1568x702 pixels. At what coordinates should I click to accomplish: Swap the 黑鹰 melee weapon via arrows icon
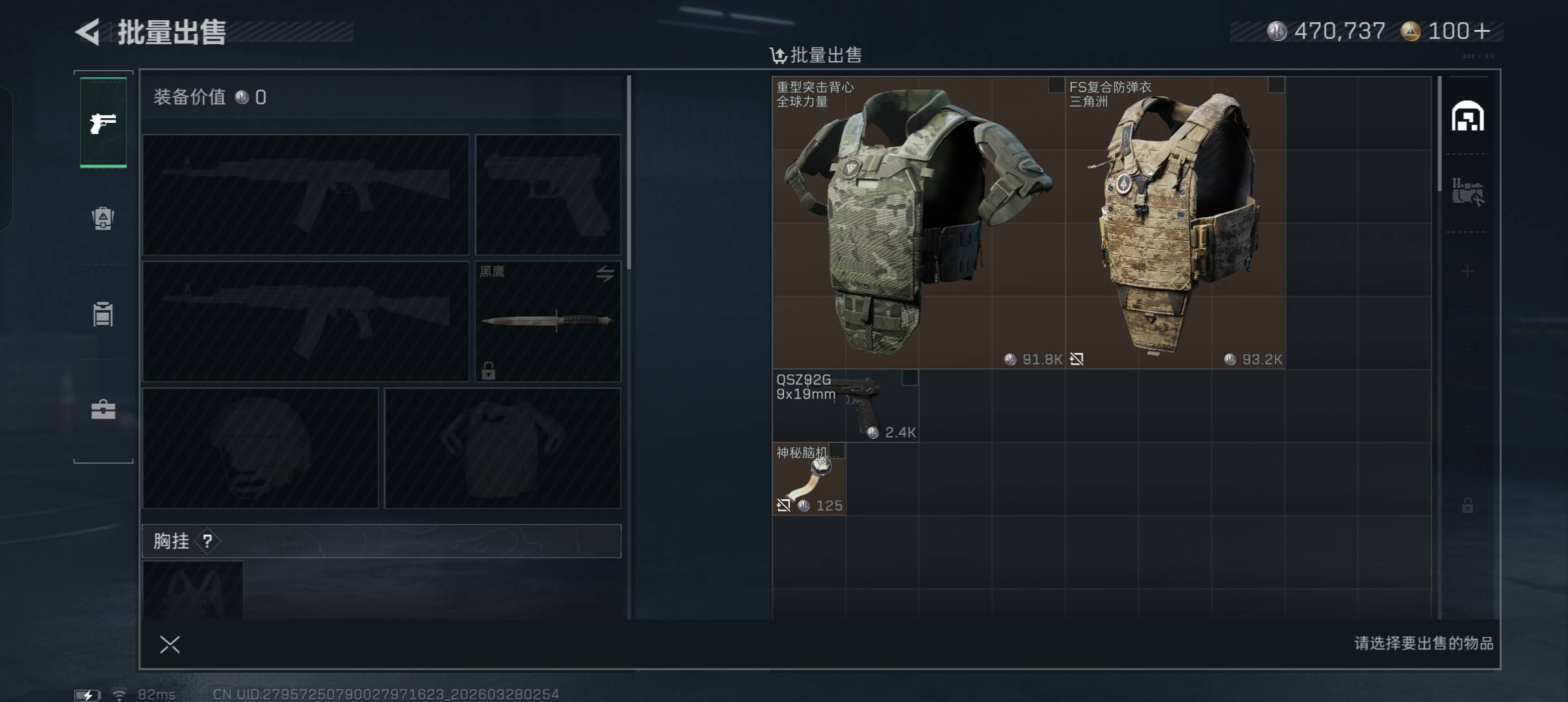click(605, 274)
